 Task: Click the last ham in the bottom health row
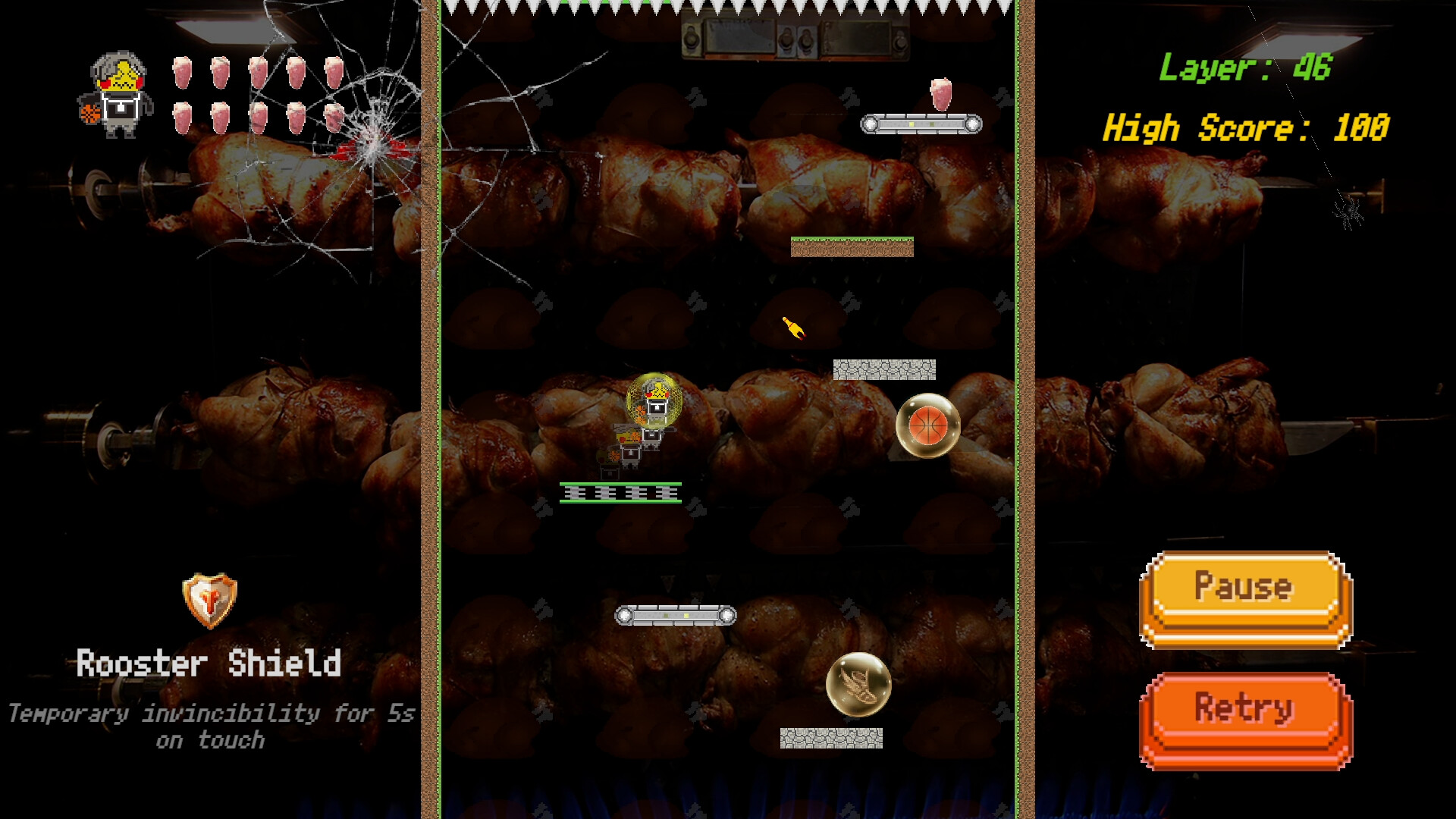pos(336,118)
